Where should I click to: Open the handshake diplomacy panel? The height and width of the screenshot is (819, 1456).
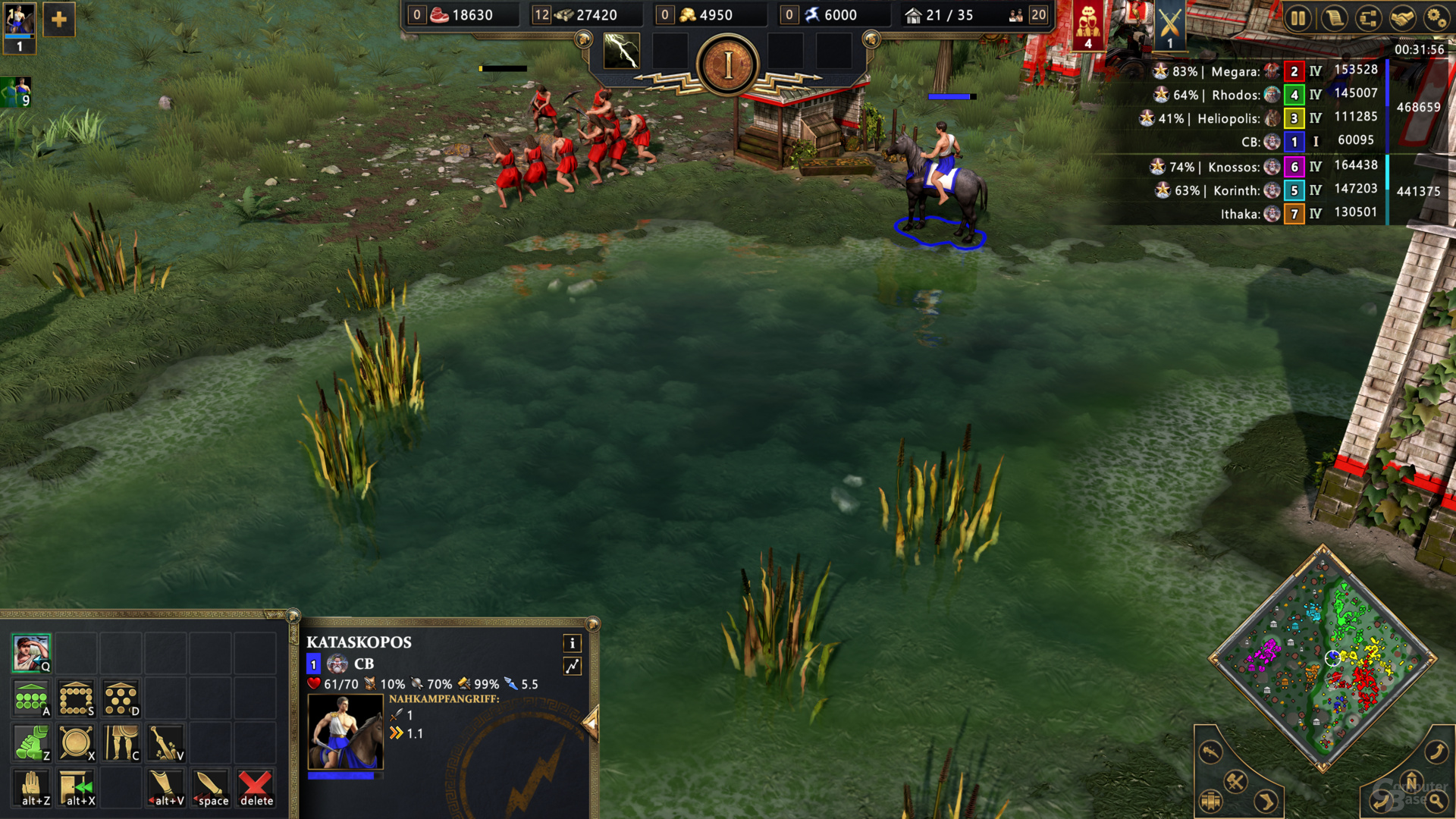point(1402,18)
